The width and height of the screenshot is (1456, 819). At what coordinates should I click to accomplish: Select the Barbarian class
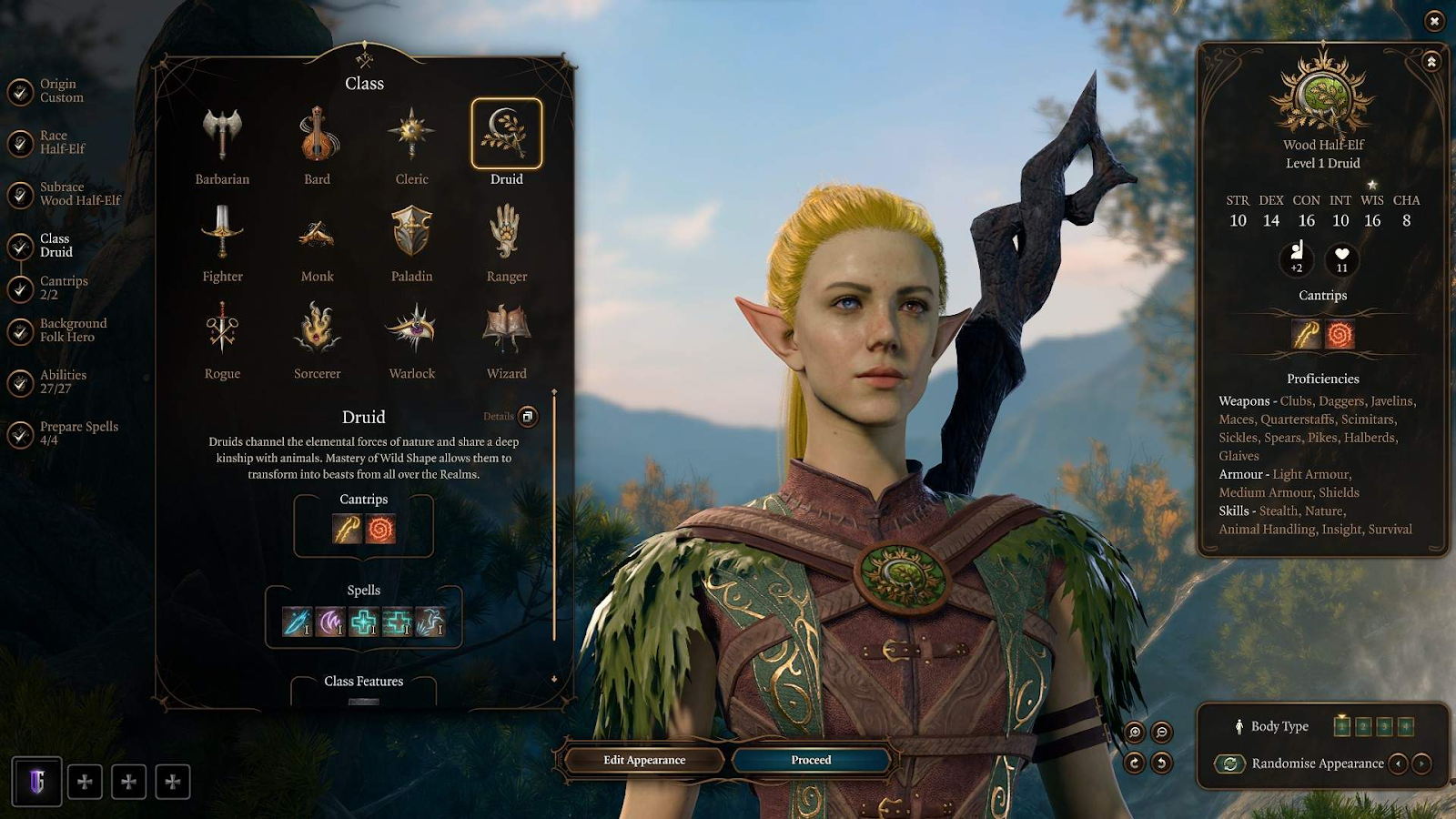click(x=222, y=136)
